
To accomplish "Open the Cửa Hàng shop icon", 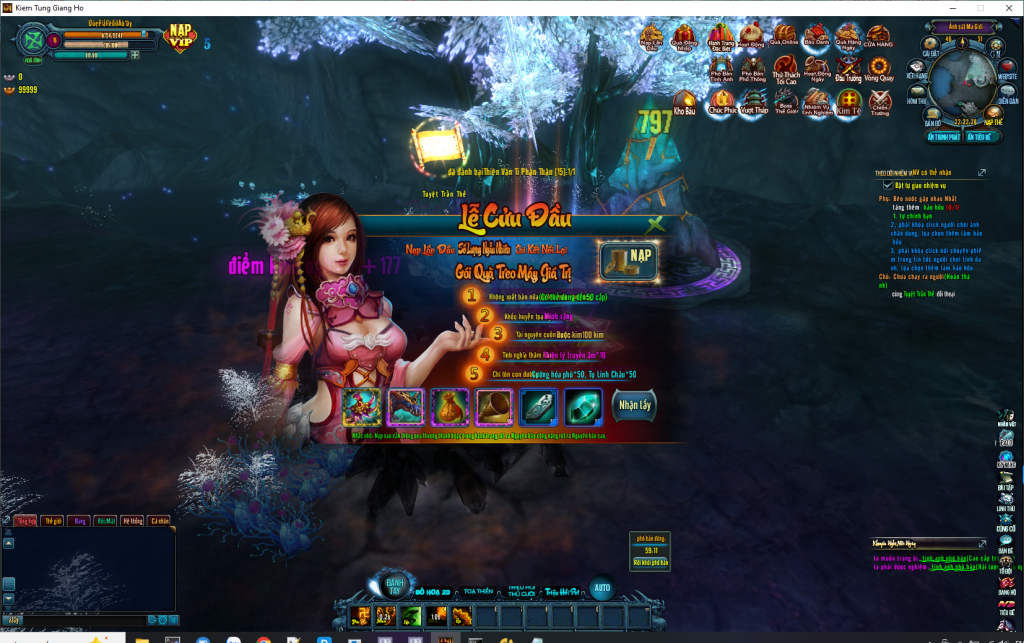I will [x=879, y=39].
